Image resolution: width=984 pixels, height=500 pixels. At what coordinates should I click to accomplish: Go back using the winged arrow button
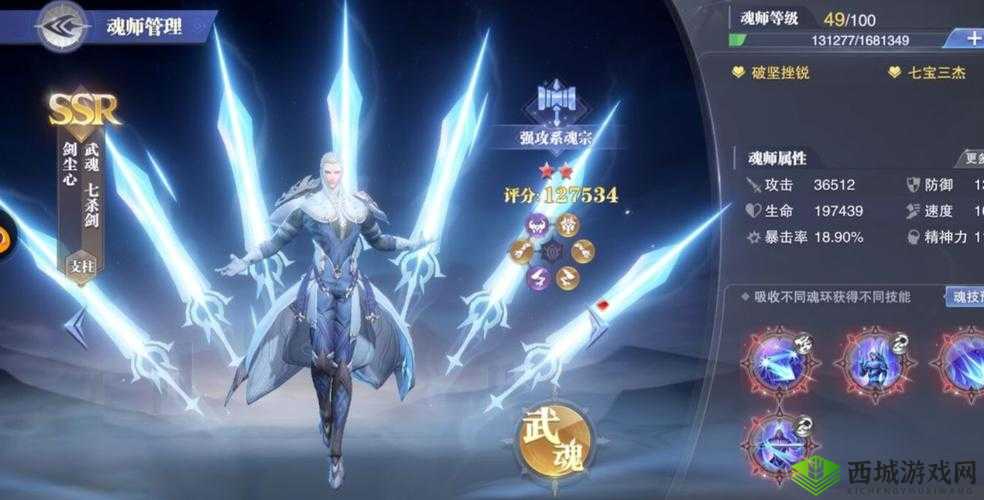(x=62, y=27)
